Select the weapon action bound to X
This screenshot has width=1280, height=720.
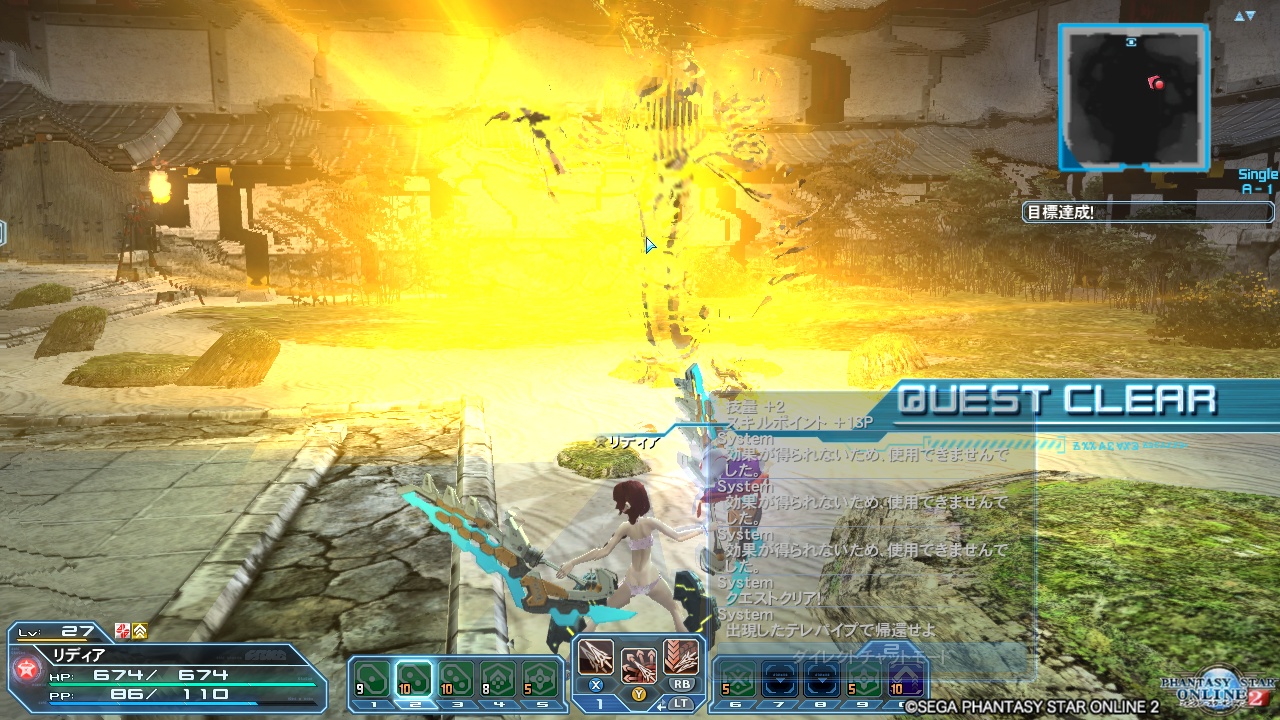595,657
